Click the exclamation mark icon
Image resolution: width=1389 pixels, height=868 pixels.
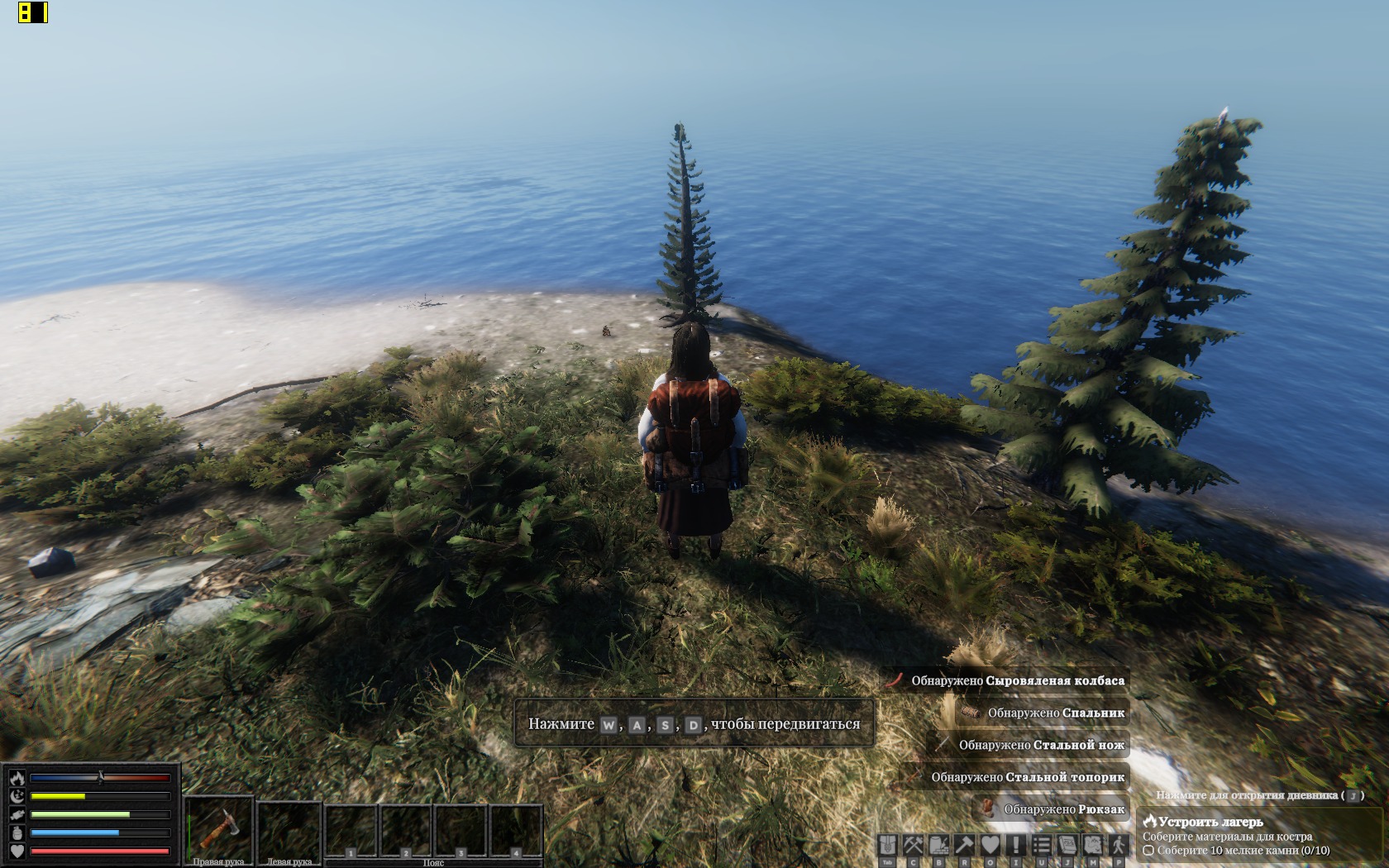tap(1016, 845)
